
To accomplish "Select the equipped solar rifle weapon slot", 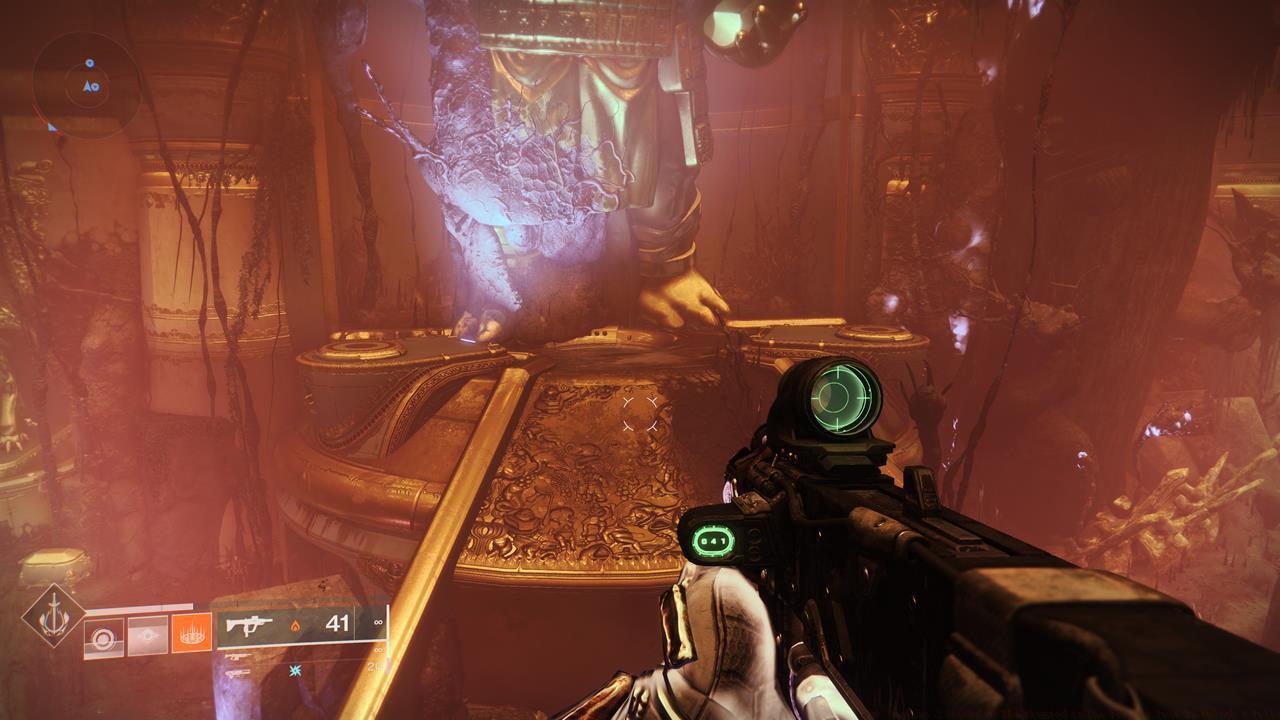I will coord(300,625).
